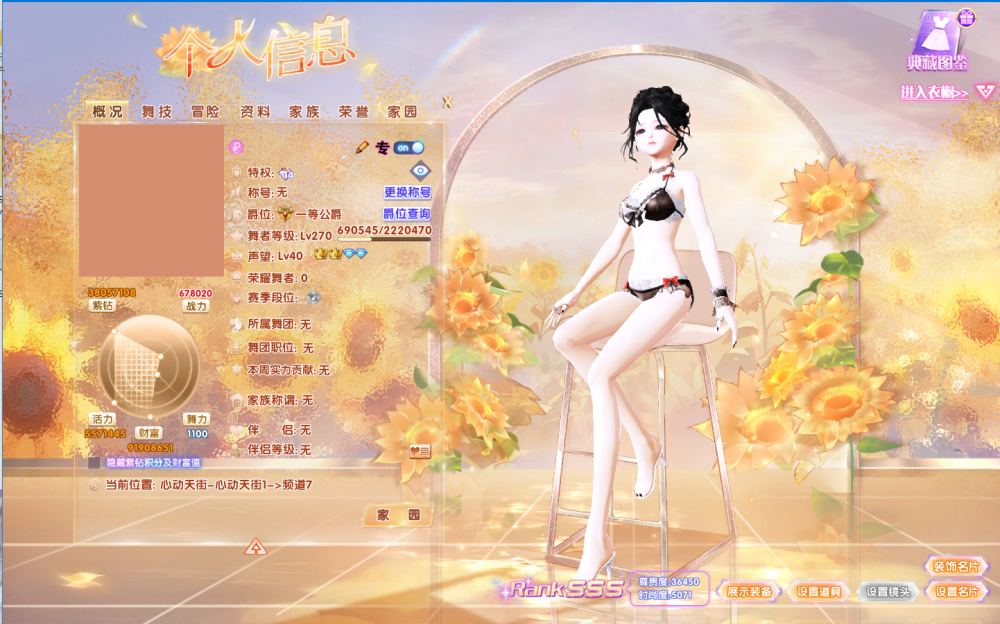The image size is (1000, 624).
Task: Select the 资料 tab
Action: pos(254,112)
